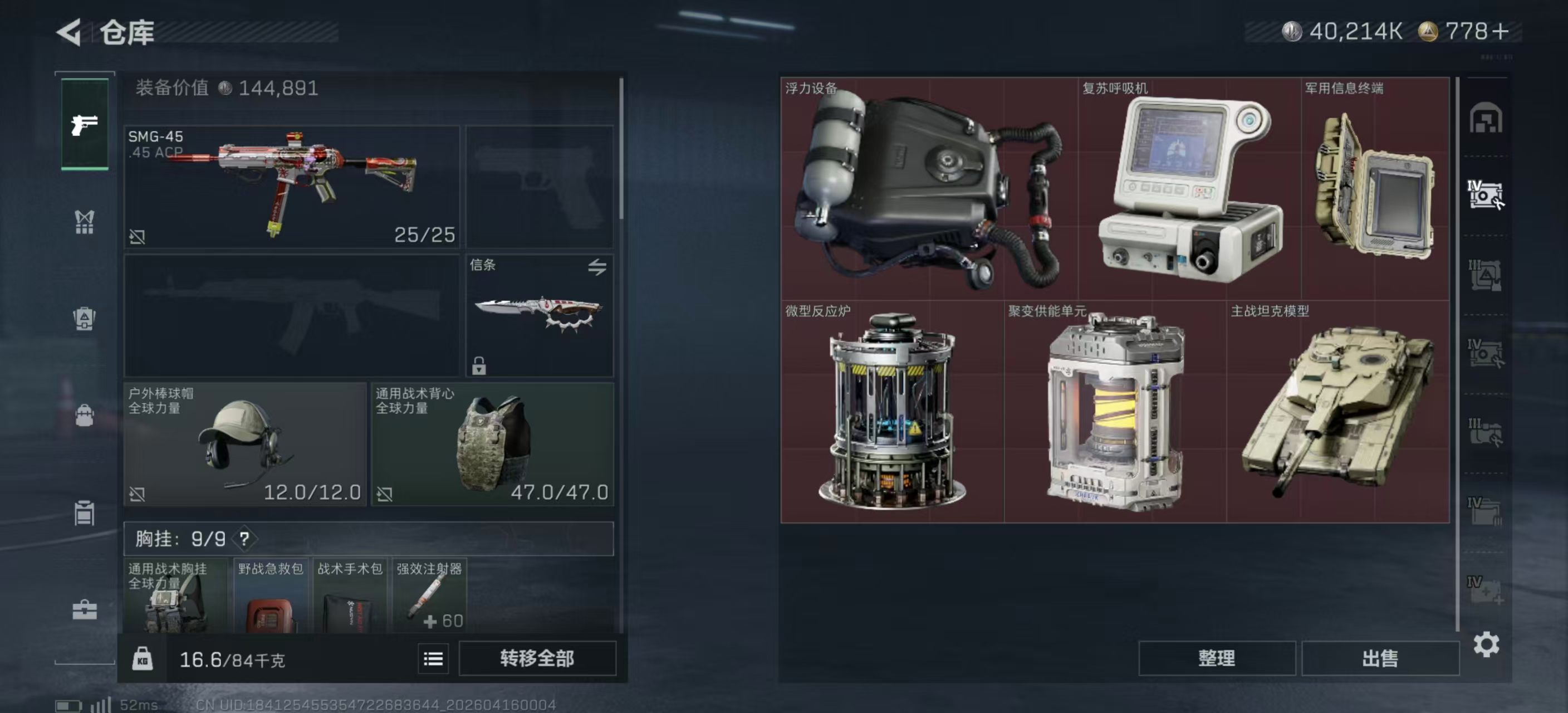This screenshot has width=1568, height=713.
Task: Select the 主战坦克模型 tank item
Action: 1337,412
